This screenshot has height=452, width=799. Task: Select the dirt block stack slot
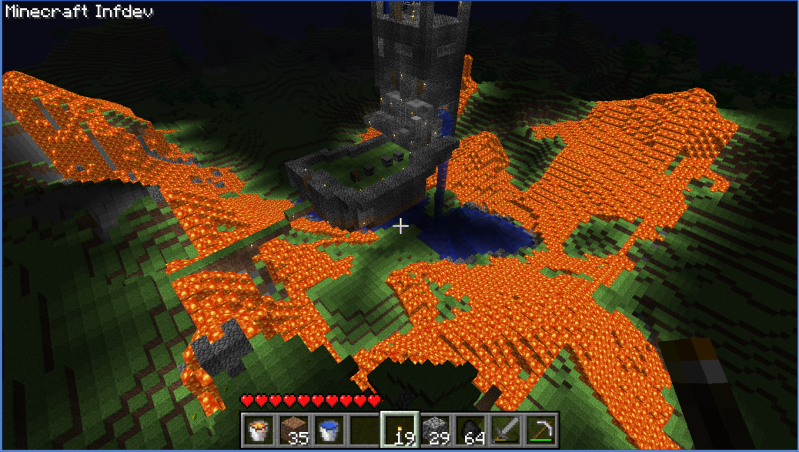click(295, 430)
